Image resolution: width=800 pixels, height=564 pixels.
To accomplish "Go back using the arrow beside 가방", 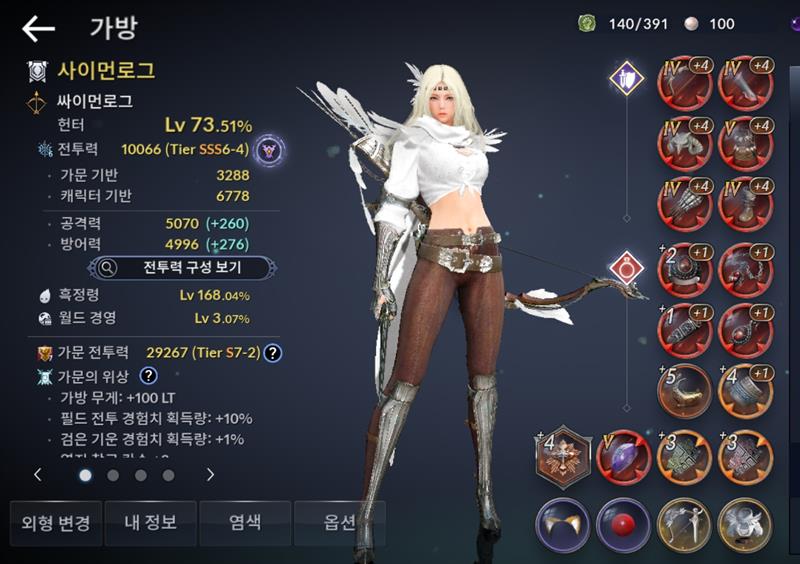I will pyautogui.click(x=38, y=29).
